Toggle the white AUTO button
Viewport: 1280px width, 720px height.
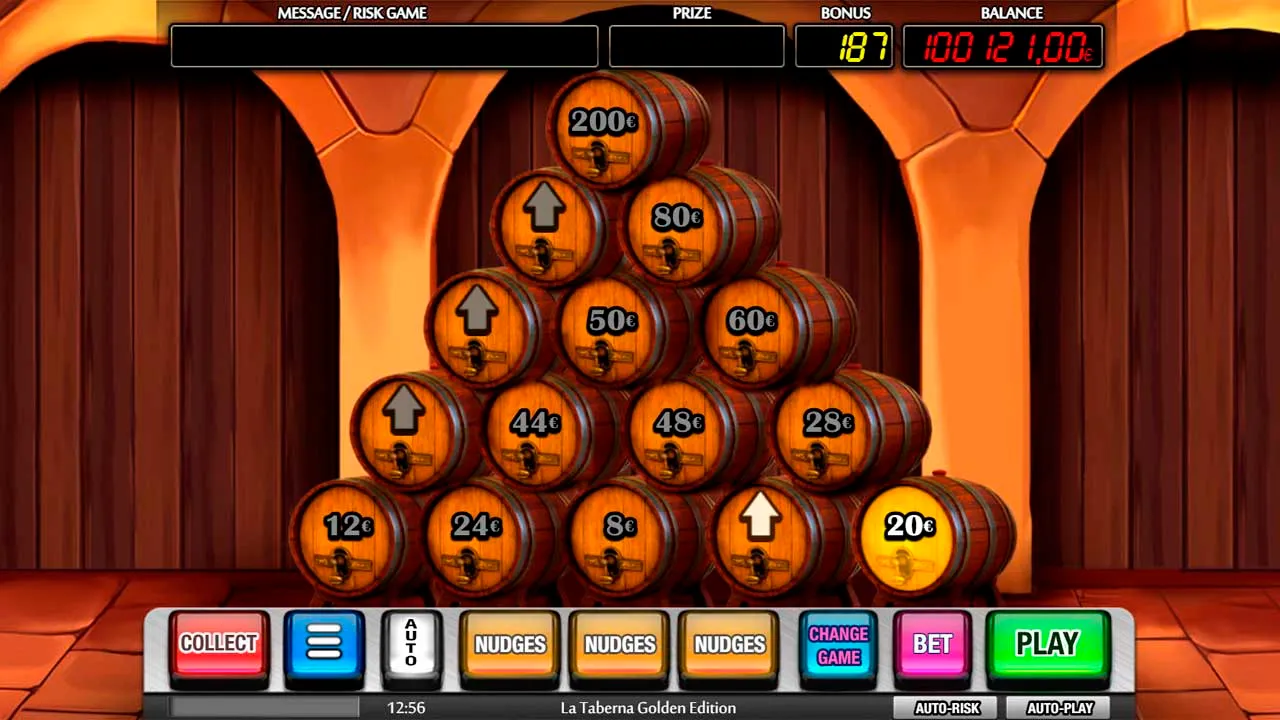[410, 643]
